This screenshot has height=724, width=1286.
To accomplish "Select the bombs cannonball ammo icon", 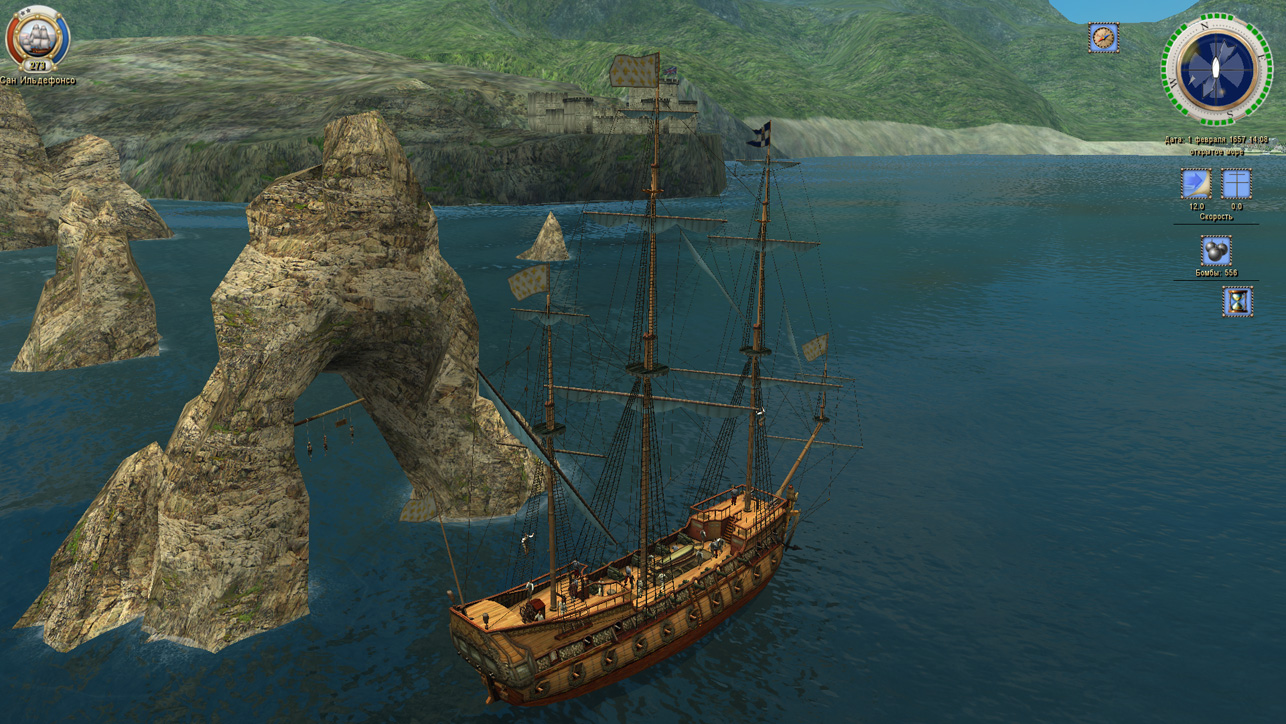I will [1216, 251].
